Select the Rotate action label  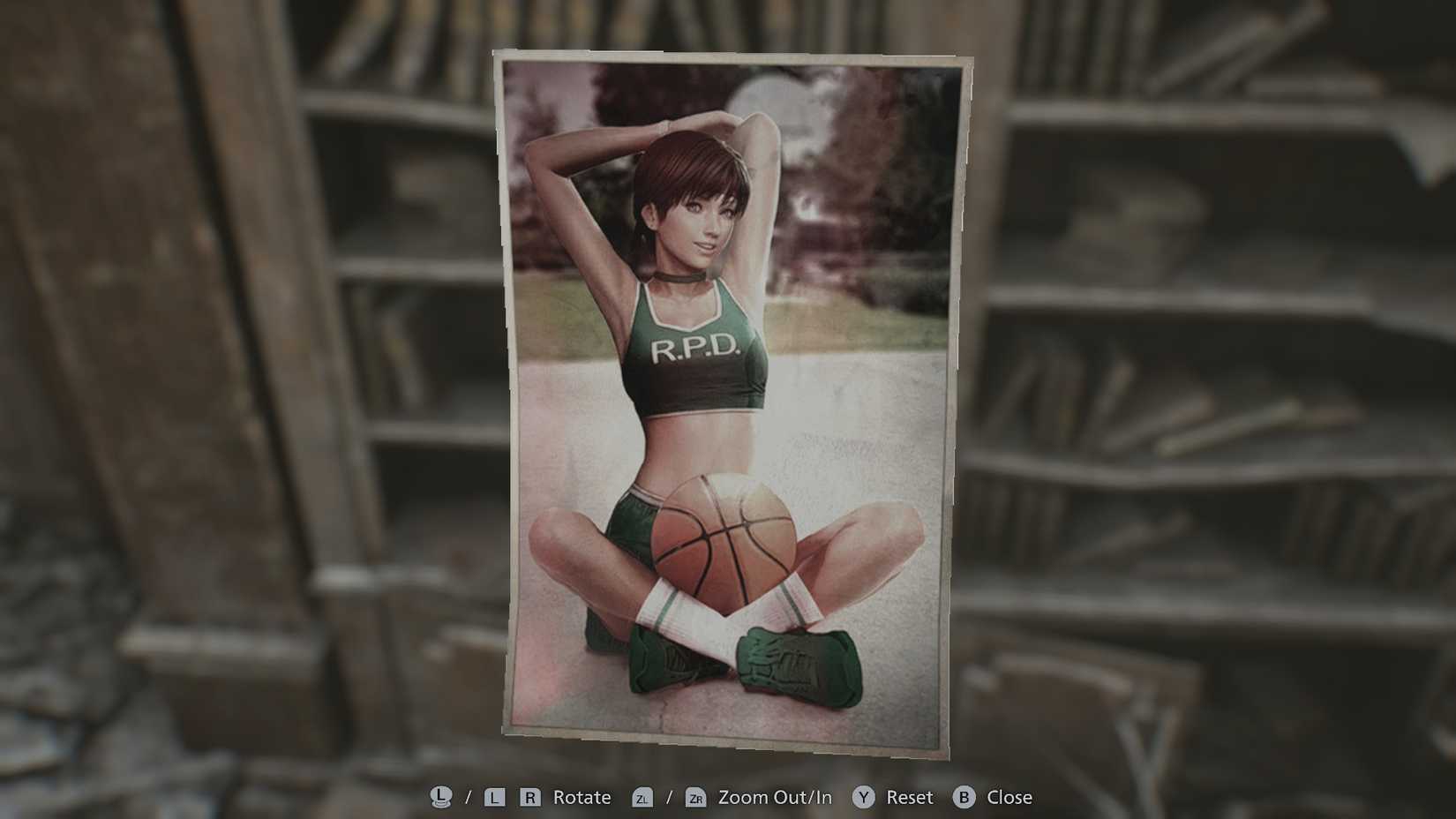[581, 797]
